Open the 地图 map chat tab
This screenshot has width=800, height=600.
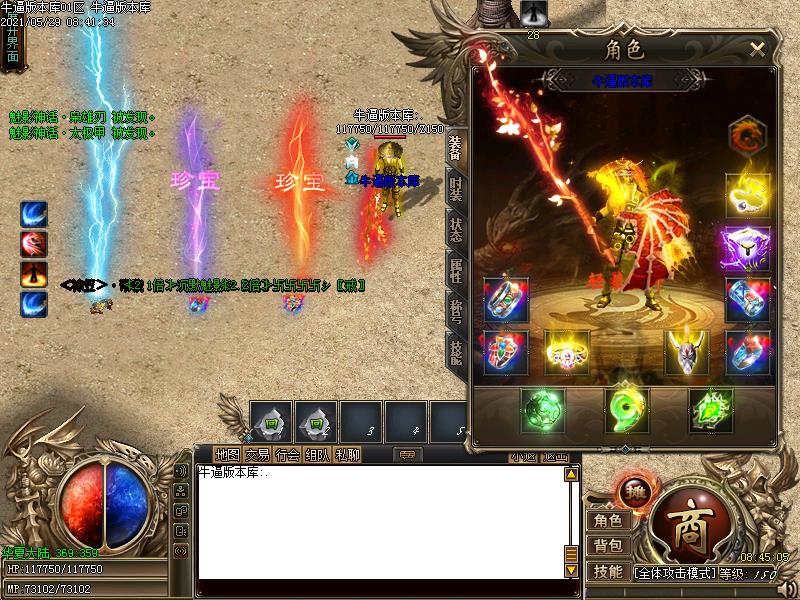pyautogui.click(x=227, y=455)
